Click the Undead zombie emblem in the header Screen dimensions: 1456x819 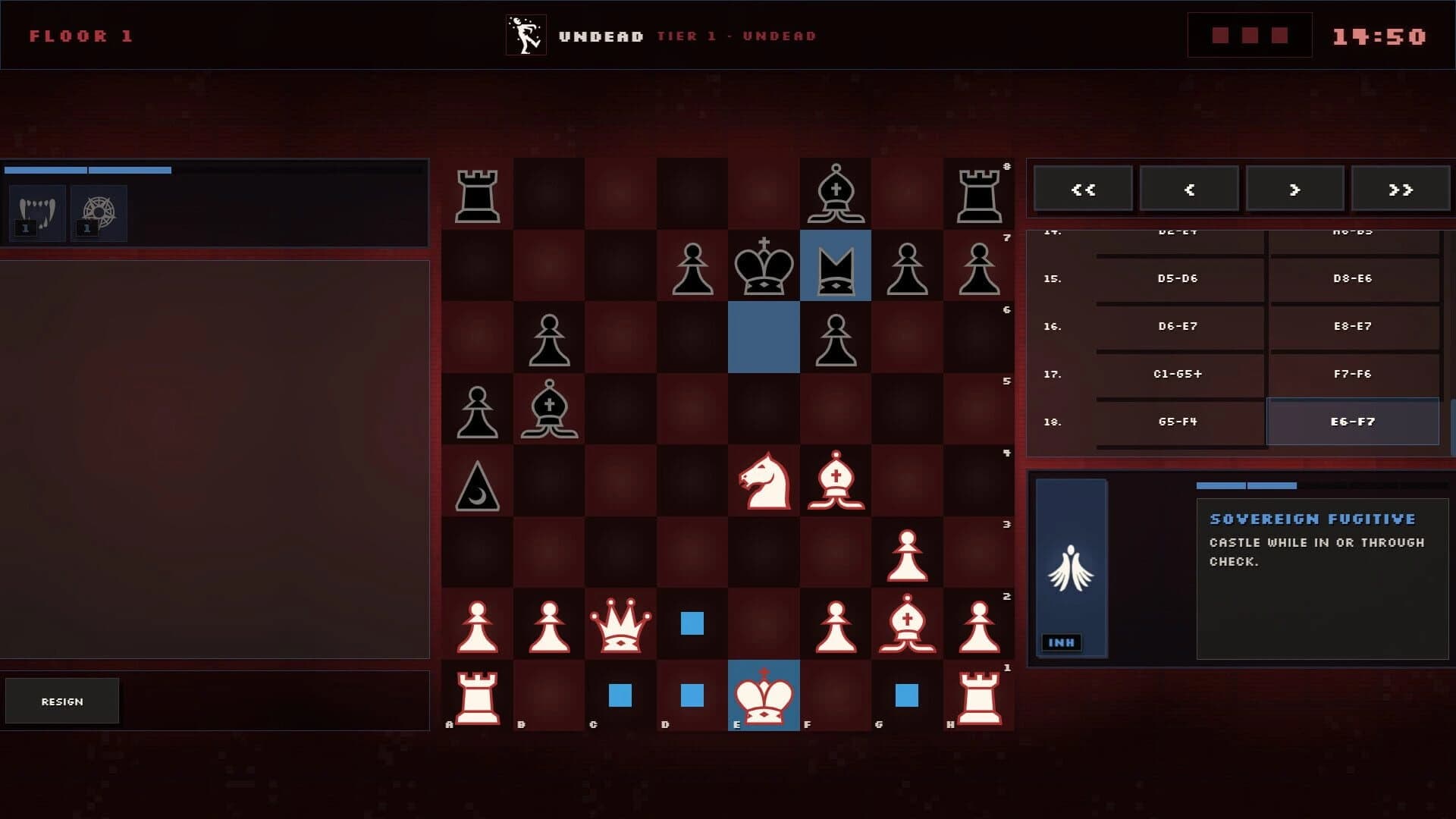point(526,35)
